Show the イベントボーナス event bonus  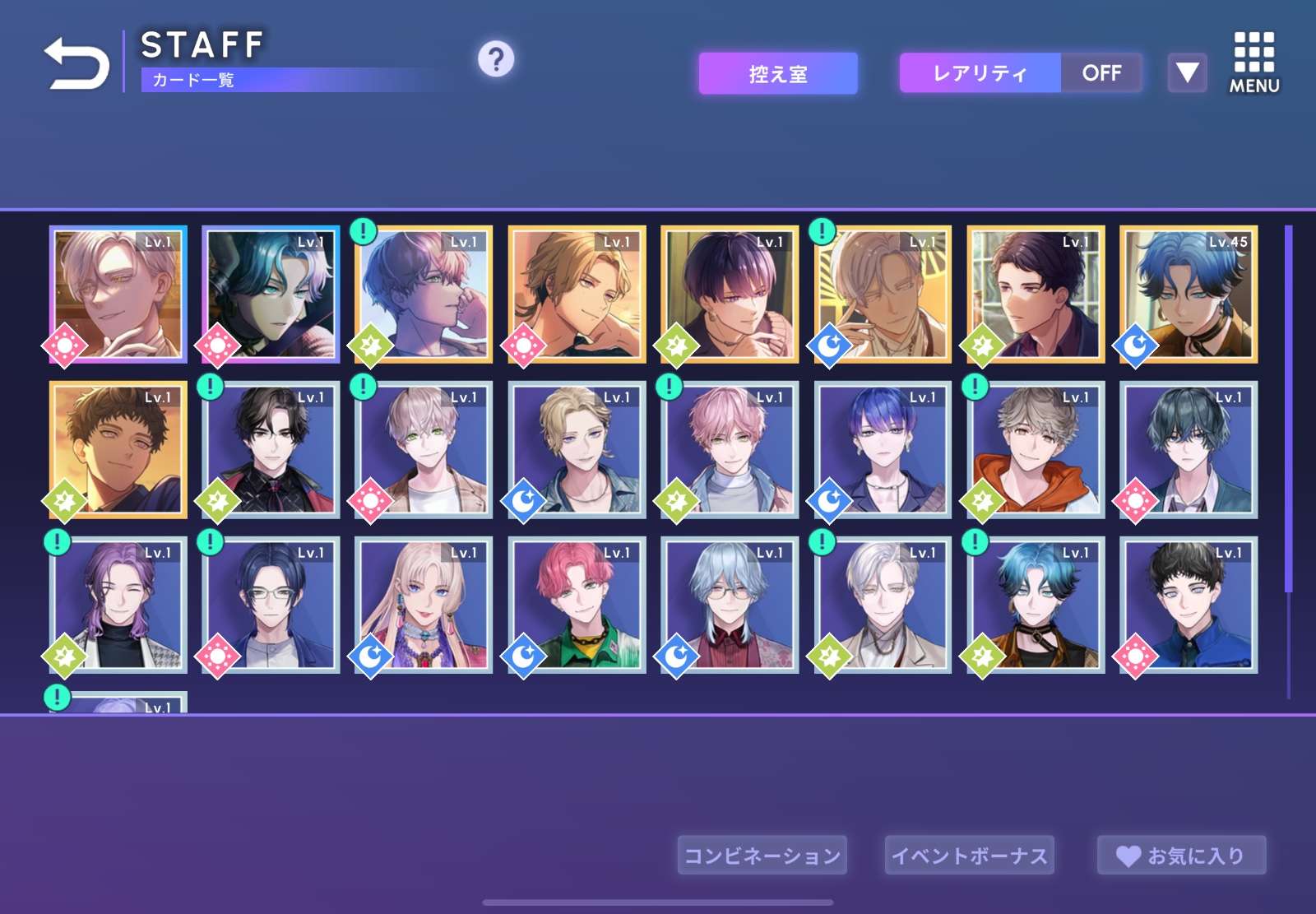(x=970, y=856)
